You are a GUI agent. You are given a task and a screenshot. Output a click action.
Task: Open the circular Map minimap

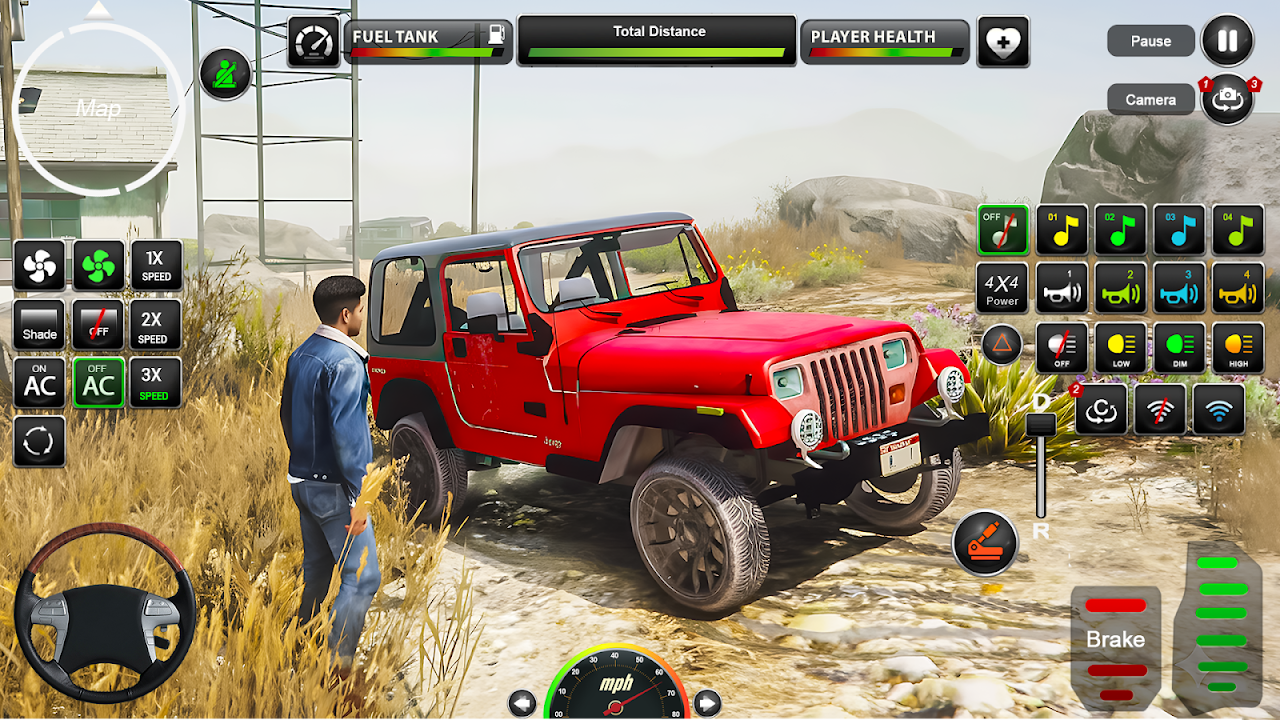coord(99,108)
